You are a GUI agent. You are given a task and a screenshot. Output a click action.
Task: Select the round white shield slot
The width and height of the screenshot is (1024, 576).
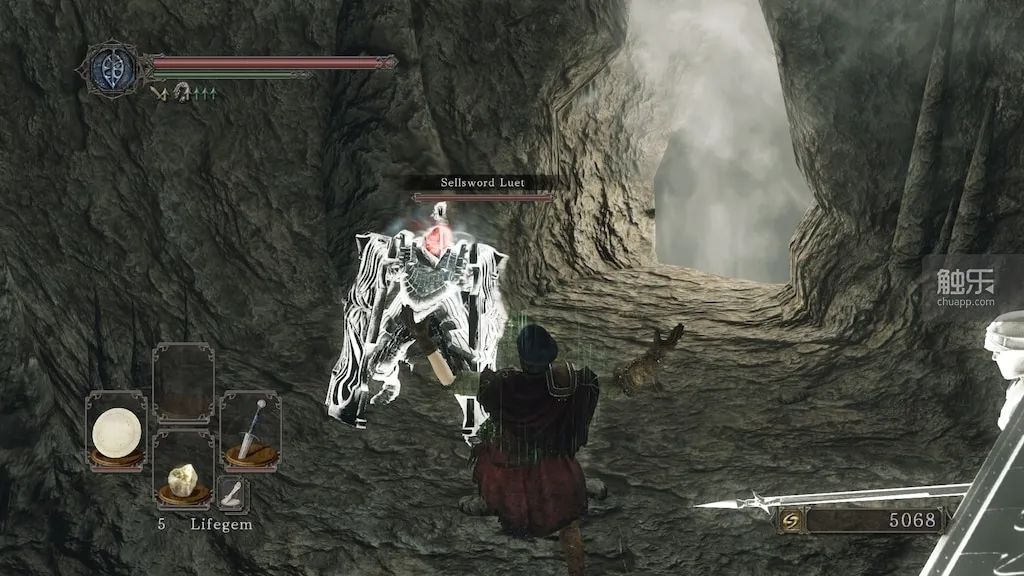(x=116, y=431)
